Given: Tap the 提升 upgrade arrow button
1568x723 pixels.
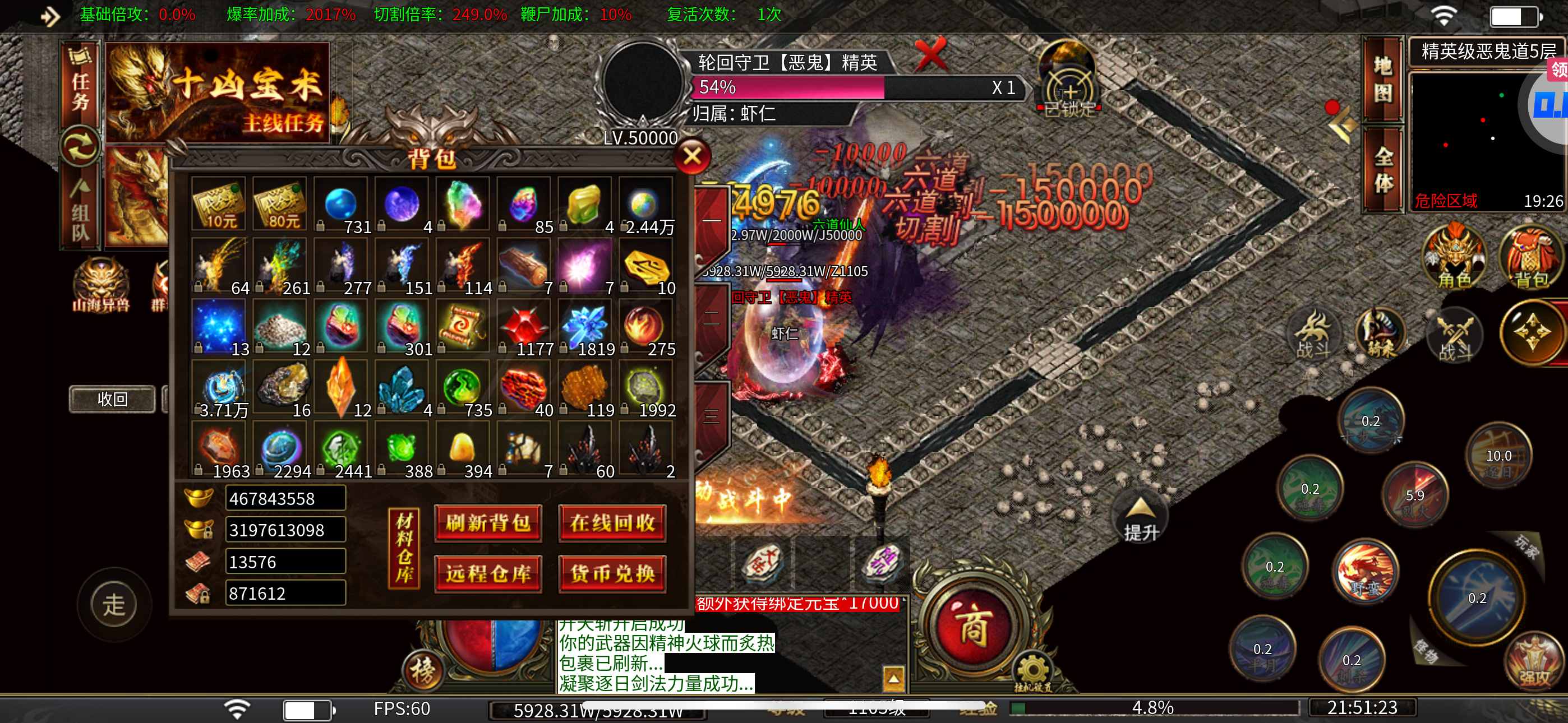Looking at the screenshot, I should click(x=1140, y=518).
